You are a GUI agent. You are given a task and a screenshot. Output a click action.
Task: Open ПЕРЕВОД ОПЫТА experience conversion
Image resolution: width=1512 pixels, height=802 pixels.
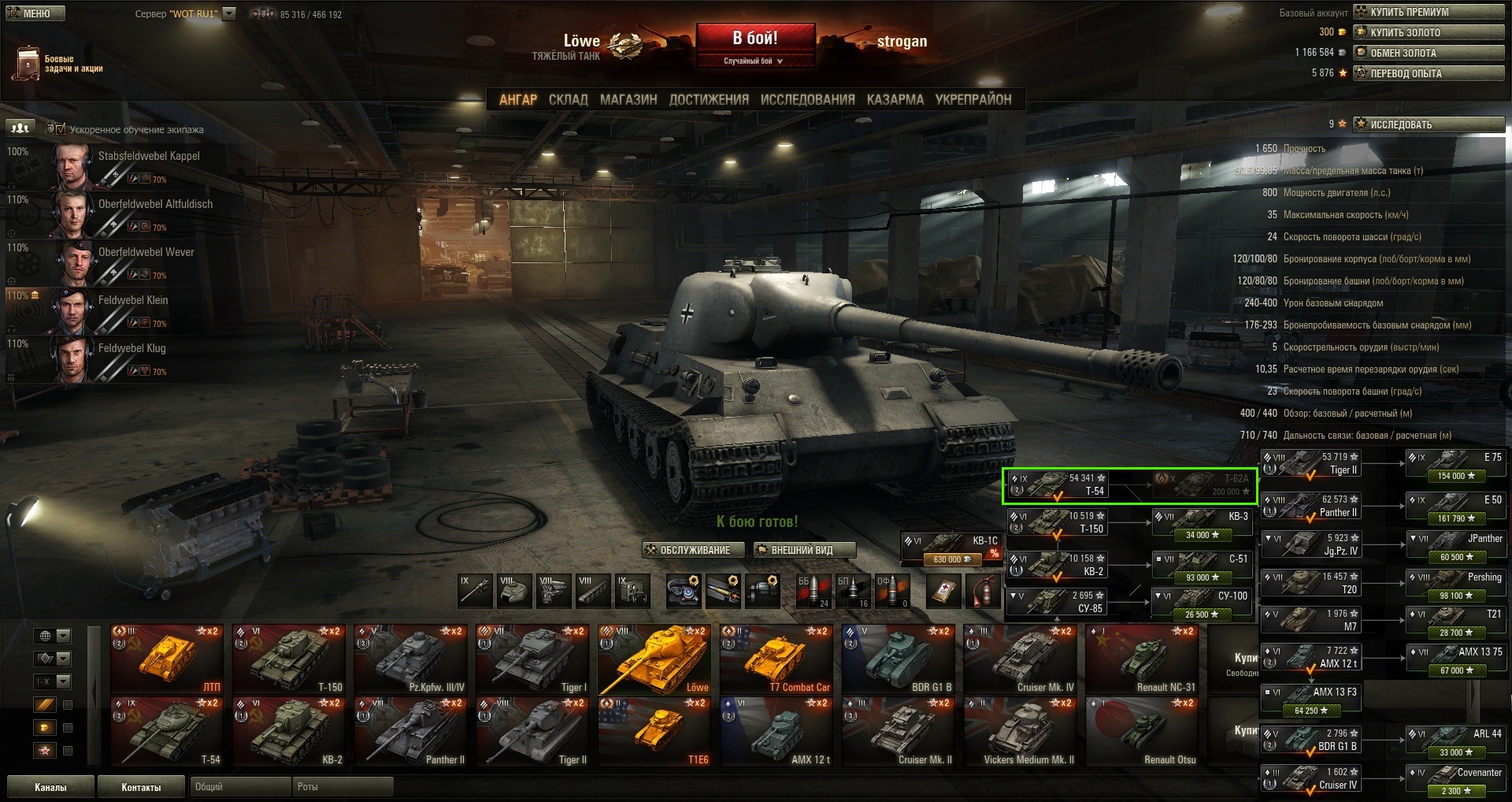tap(1429, 73)
